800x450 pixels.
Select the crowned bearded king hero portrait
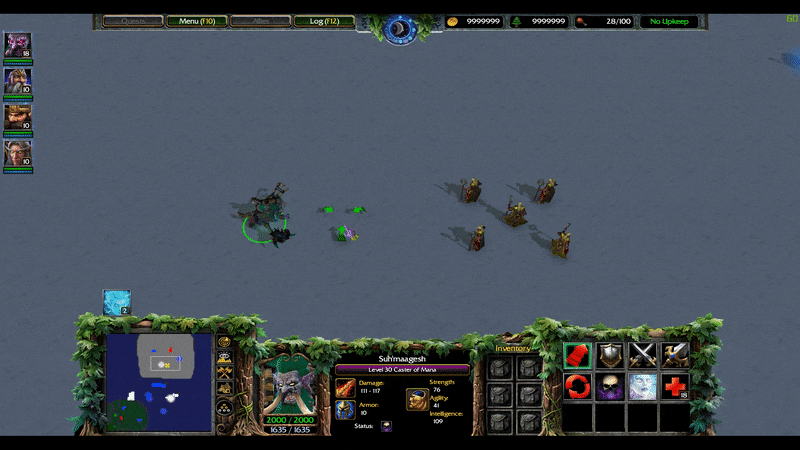[x=17, y=117]
